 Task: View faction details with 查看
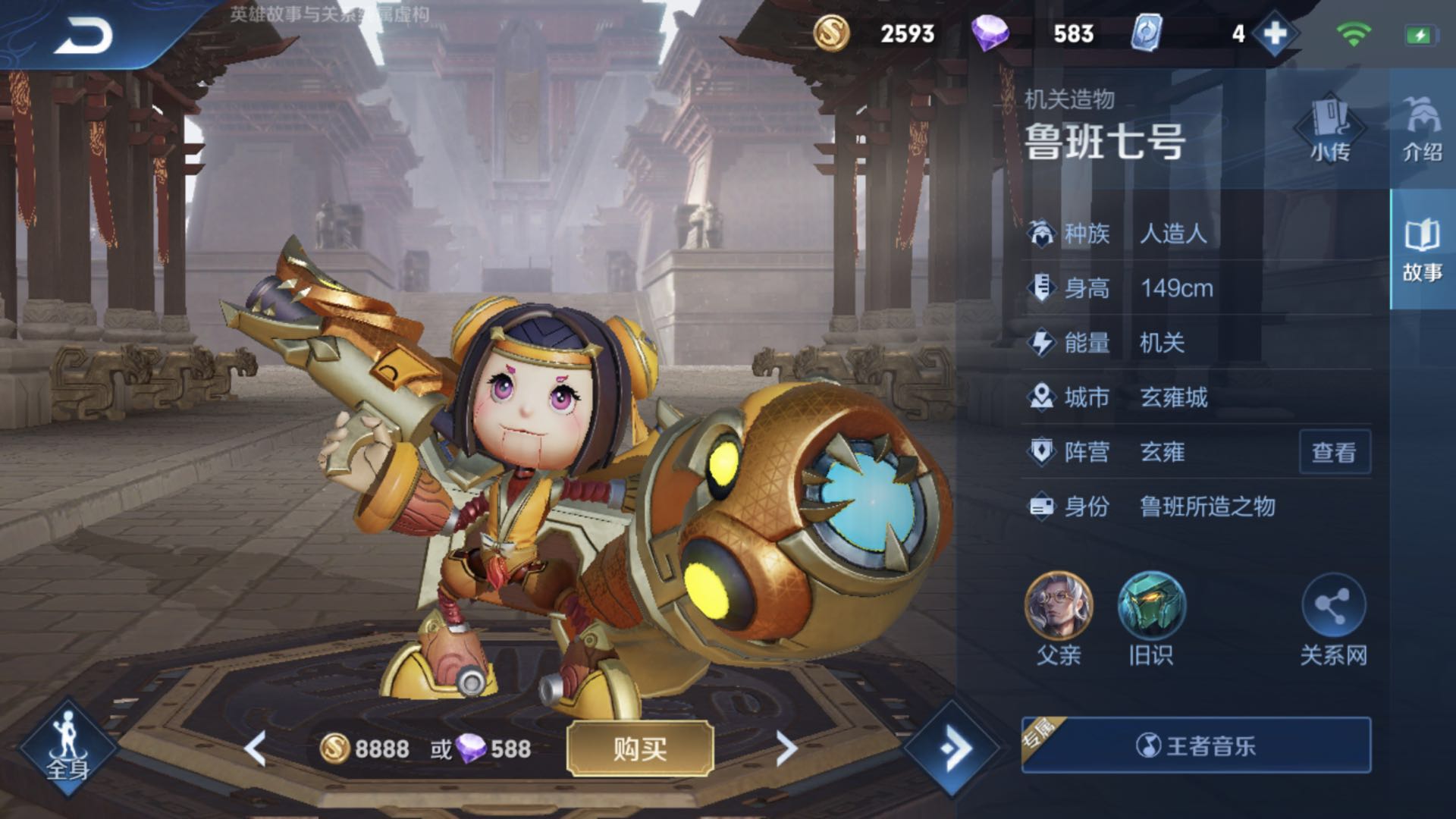1334,453
